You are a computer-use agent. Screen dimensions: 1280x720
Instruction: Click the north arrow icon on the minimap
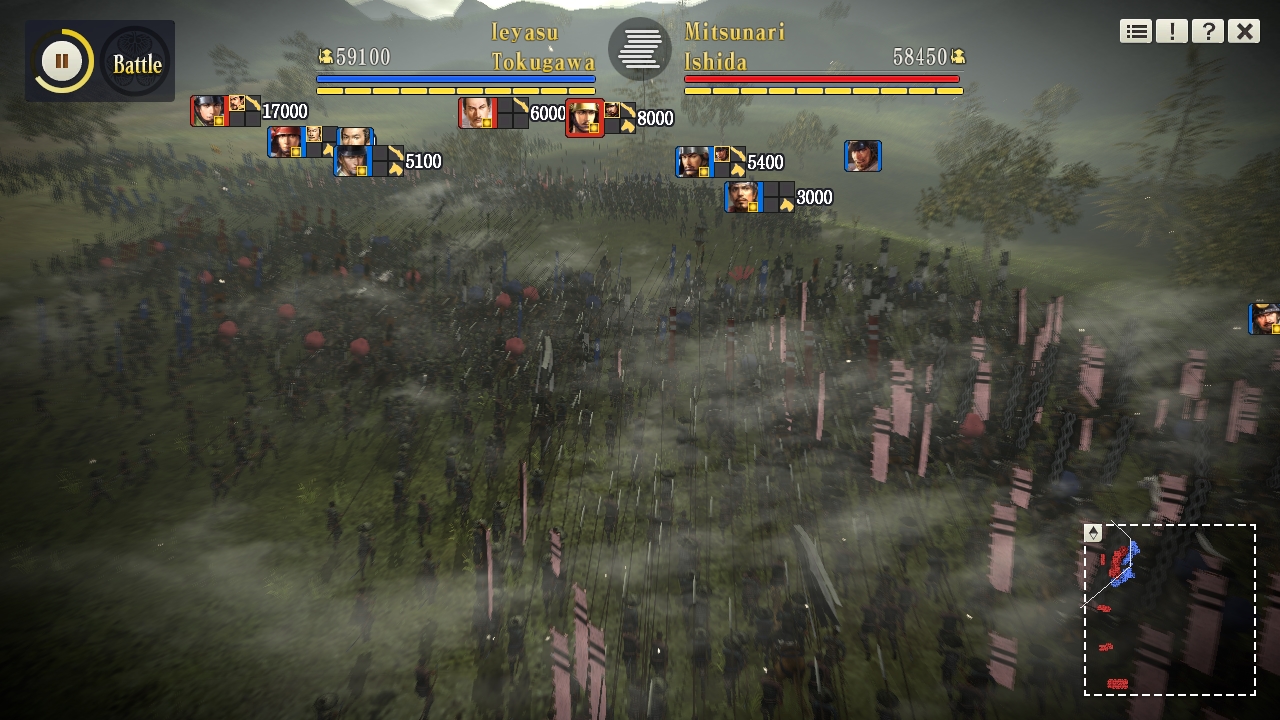(1092, 531)
